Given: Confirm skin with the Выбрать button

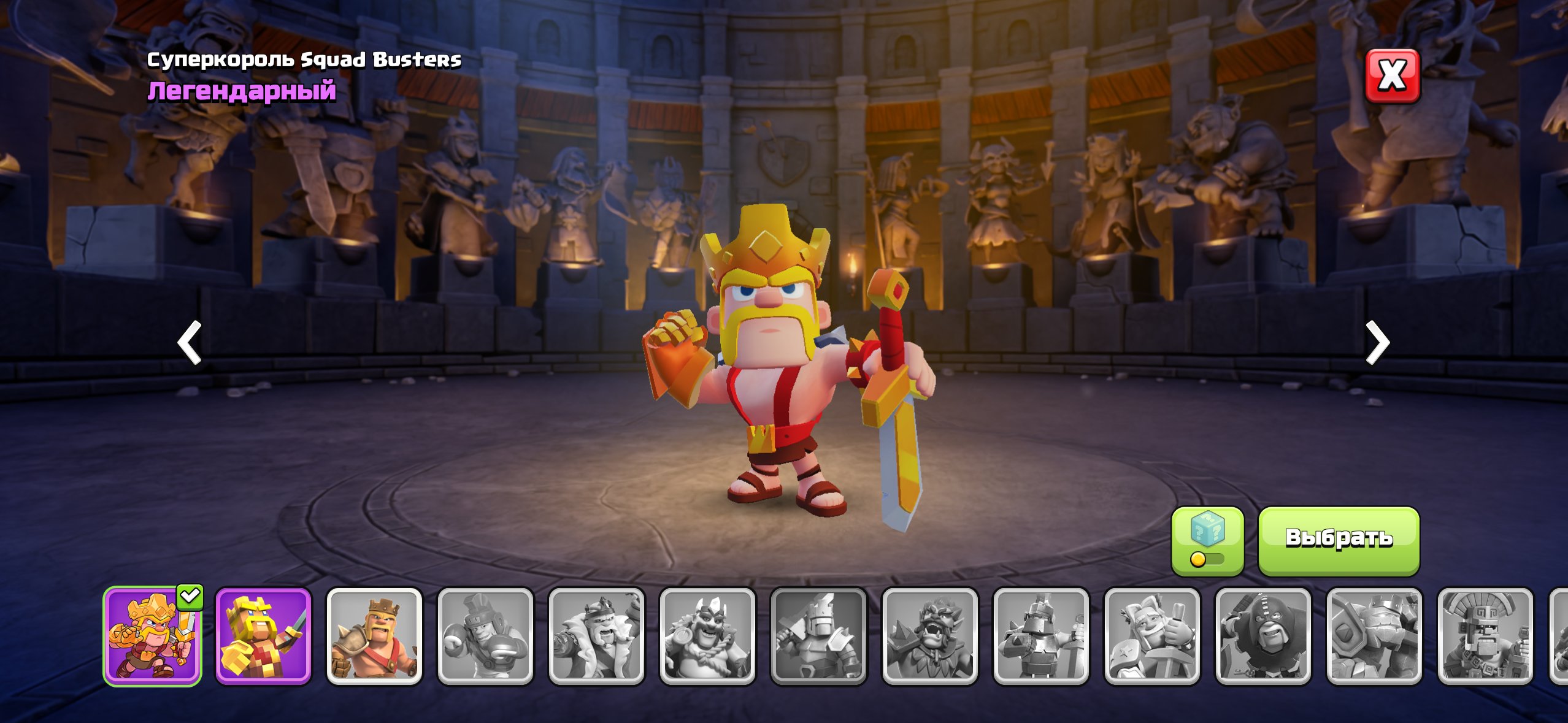Looking at the screenshot, I should [x=1339, y=540].
